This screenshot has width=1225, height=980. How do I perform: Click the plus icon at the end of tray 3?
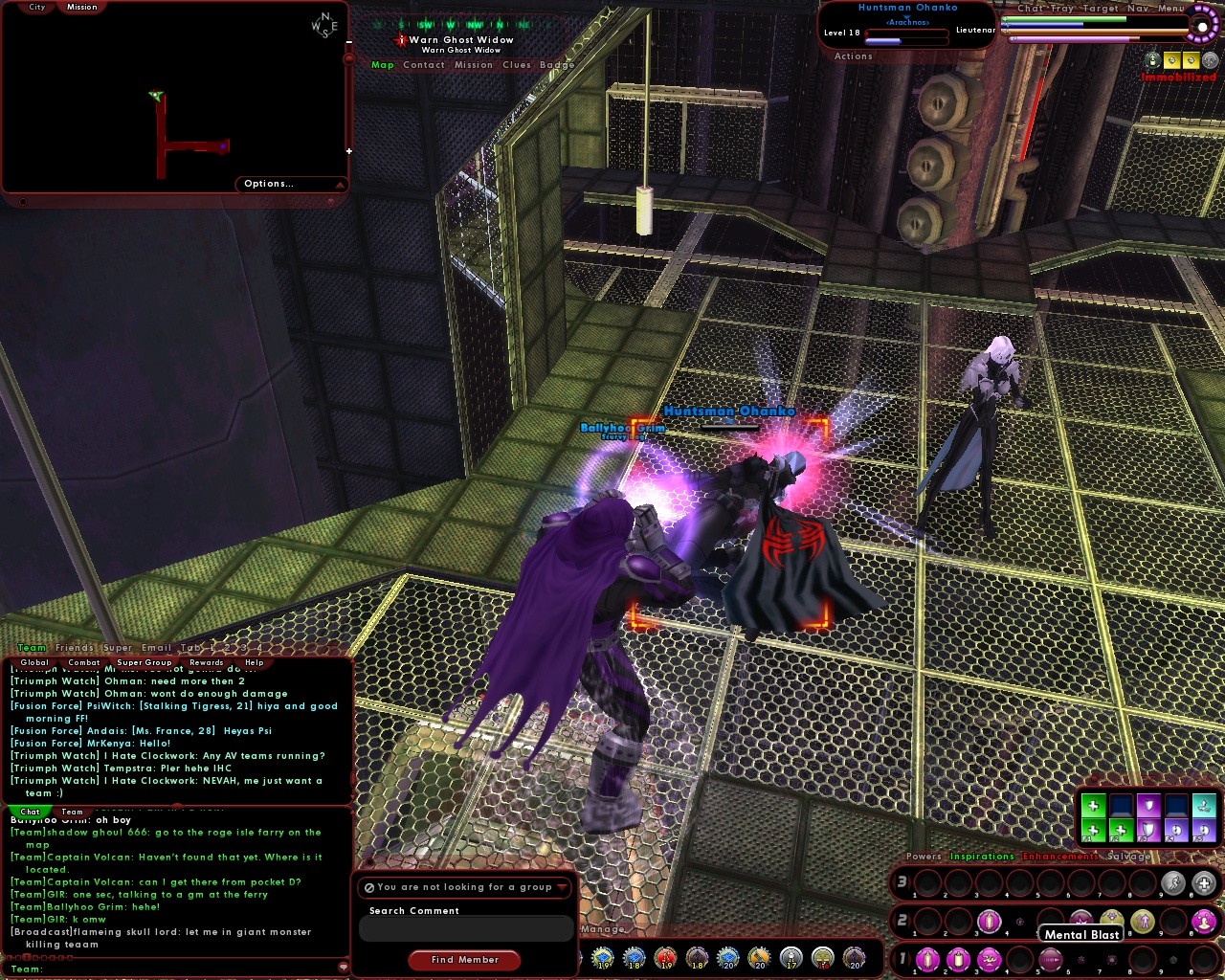pyautogui.click(x=1204, y=883)
